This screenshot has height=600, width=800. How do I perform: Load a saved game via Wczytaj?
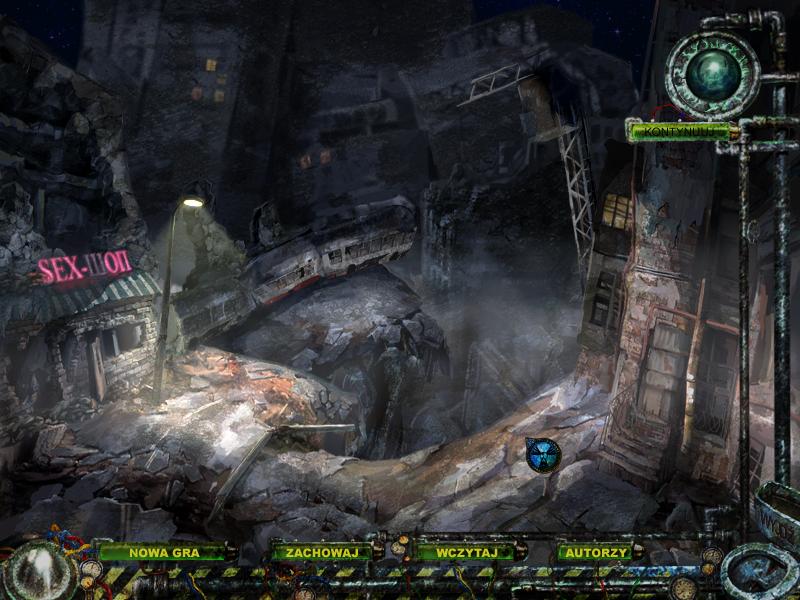coord(463,552)
